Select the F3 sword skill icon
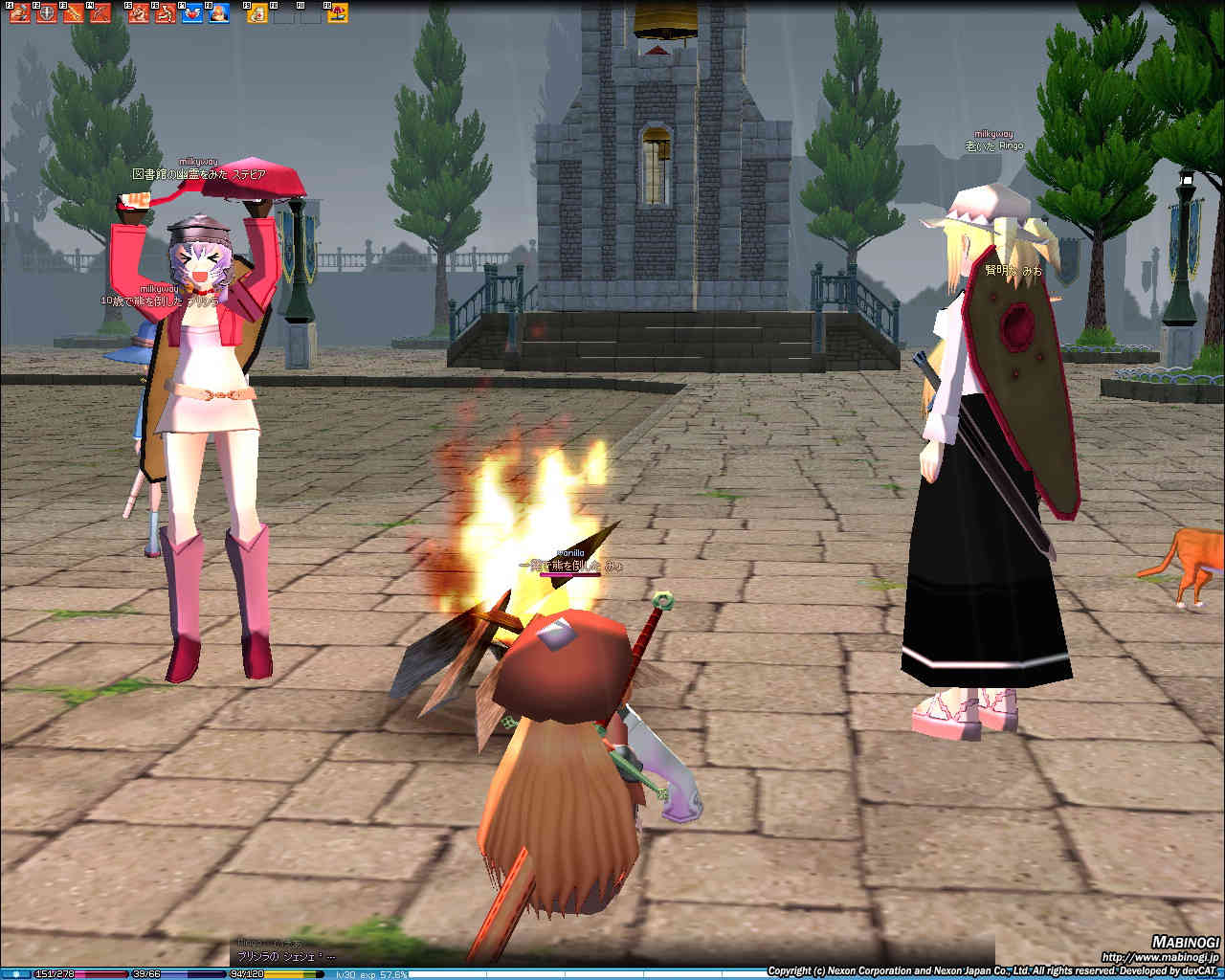The height and width of the screenshot is (980, 1225). [x=73, y=13]
